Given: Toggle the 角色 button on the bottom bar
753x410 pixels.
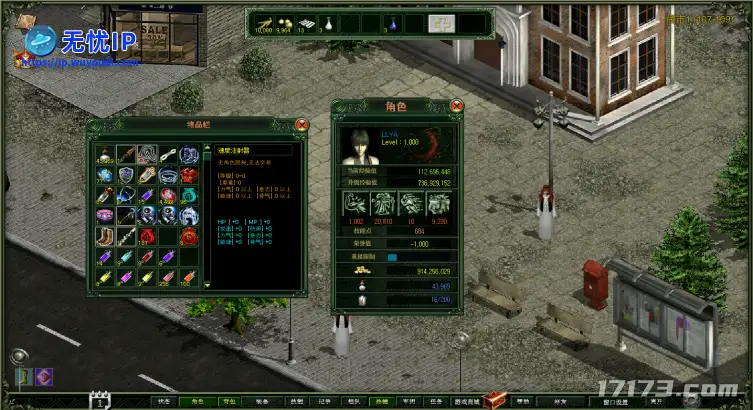Looking at the screenshot, I should click(x=197, y=402).
